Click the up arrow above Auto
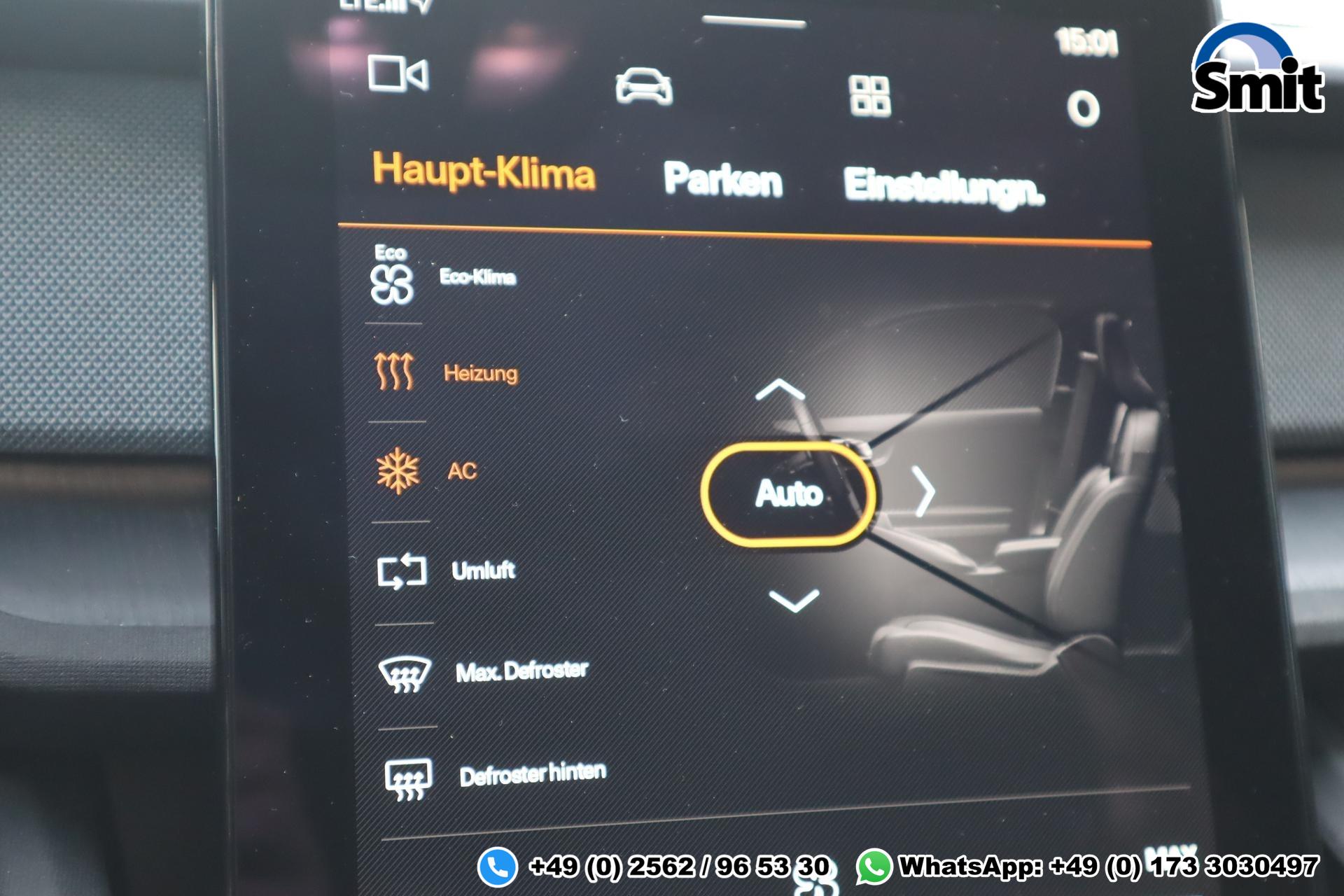 [x=780, y=389]
